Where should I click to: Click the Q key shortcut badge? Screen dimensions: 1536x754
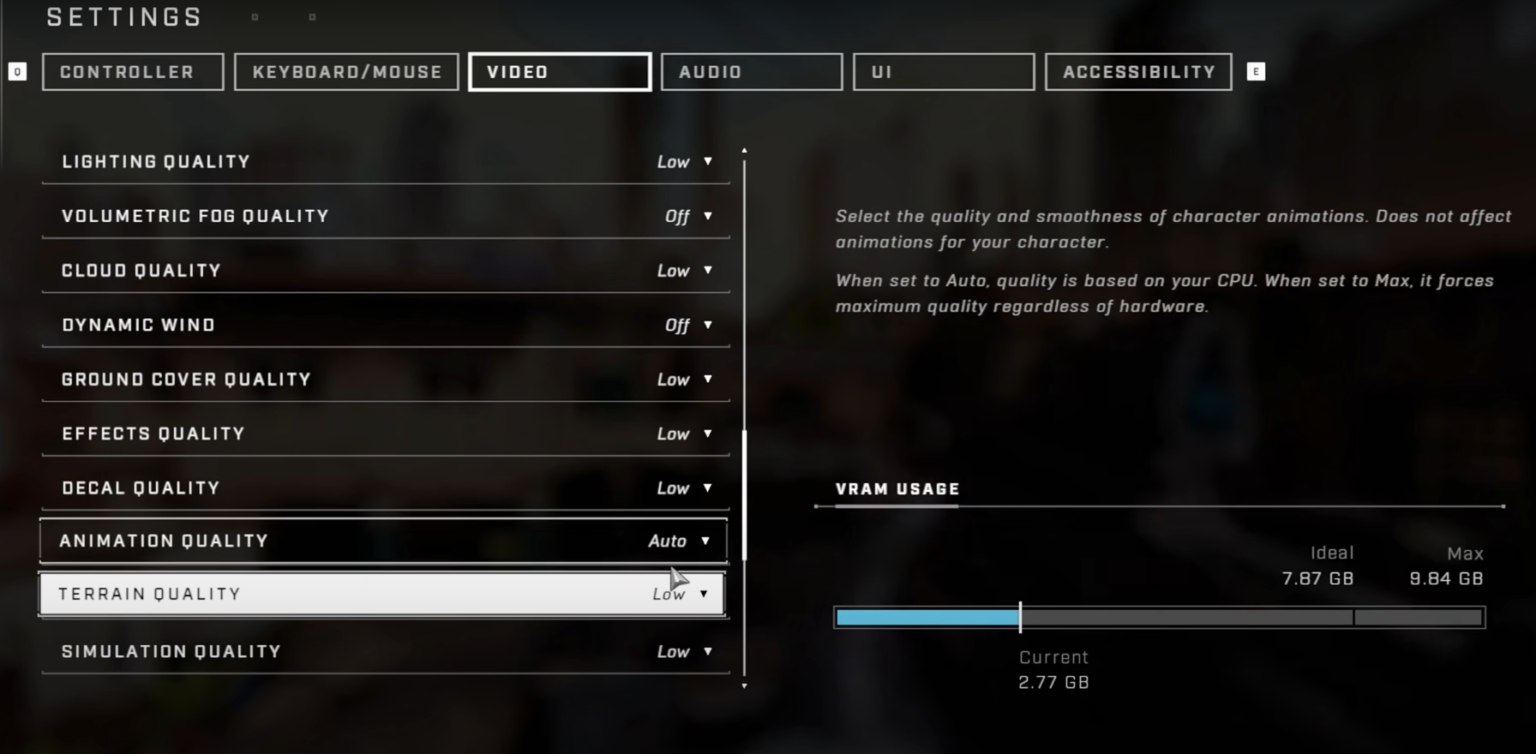tap(17, 71)
